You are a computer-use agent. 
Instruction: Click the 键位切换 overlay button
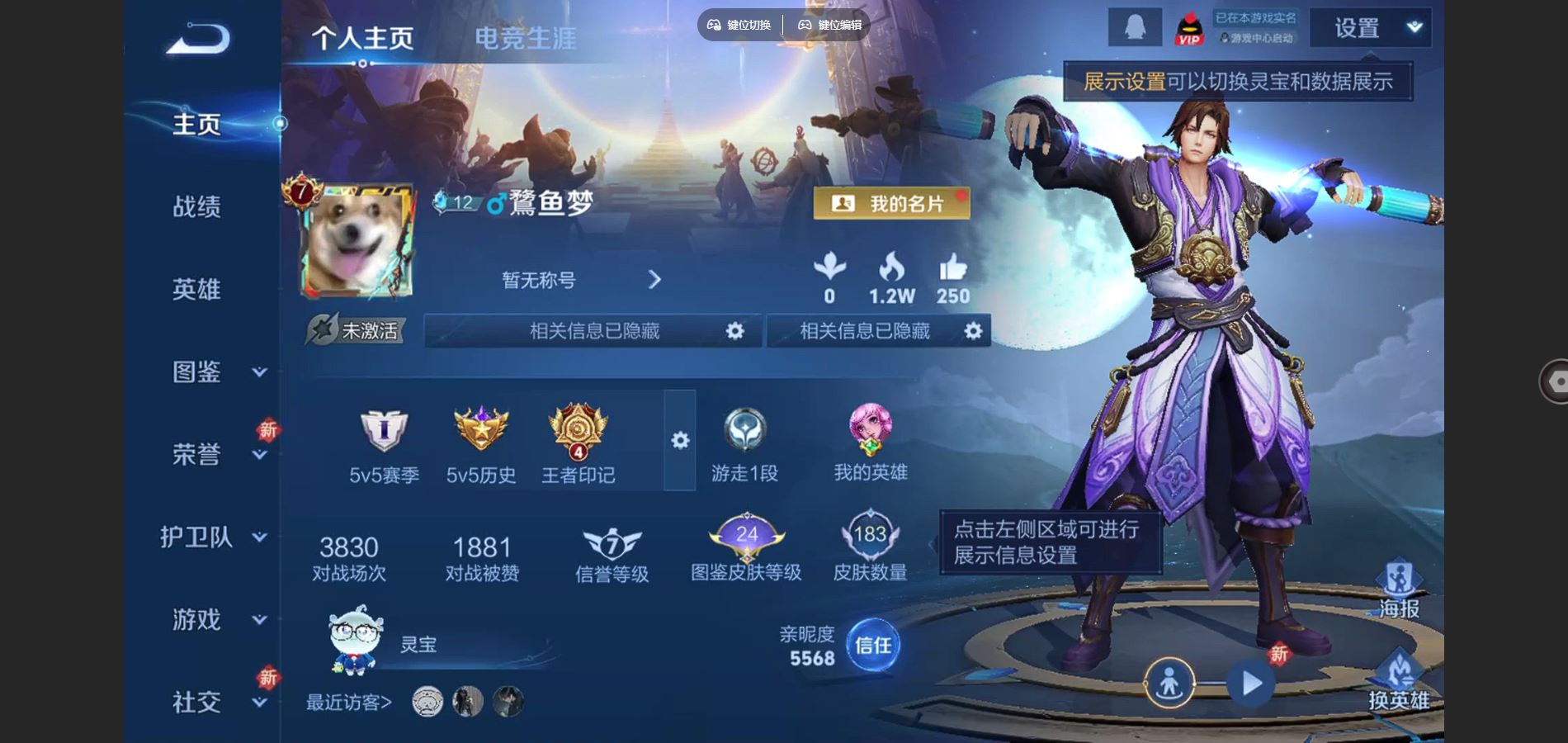point(739,25)
